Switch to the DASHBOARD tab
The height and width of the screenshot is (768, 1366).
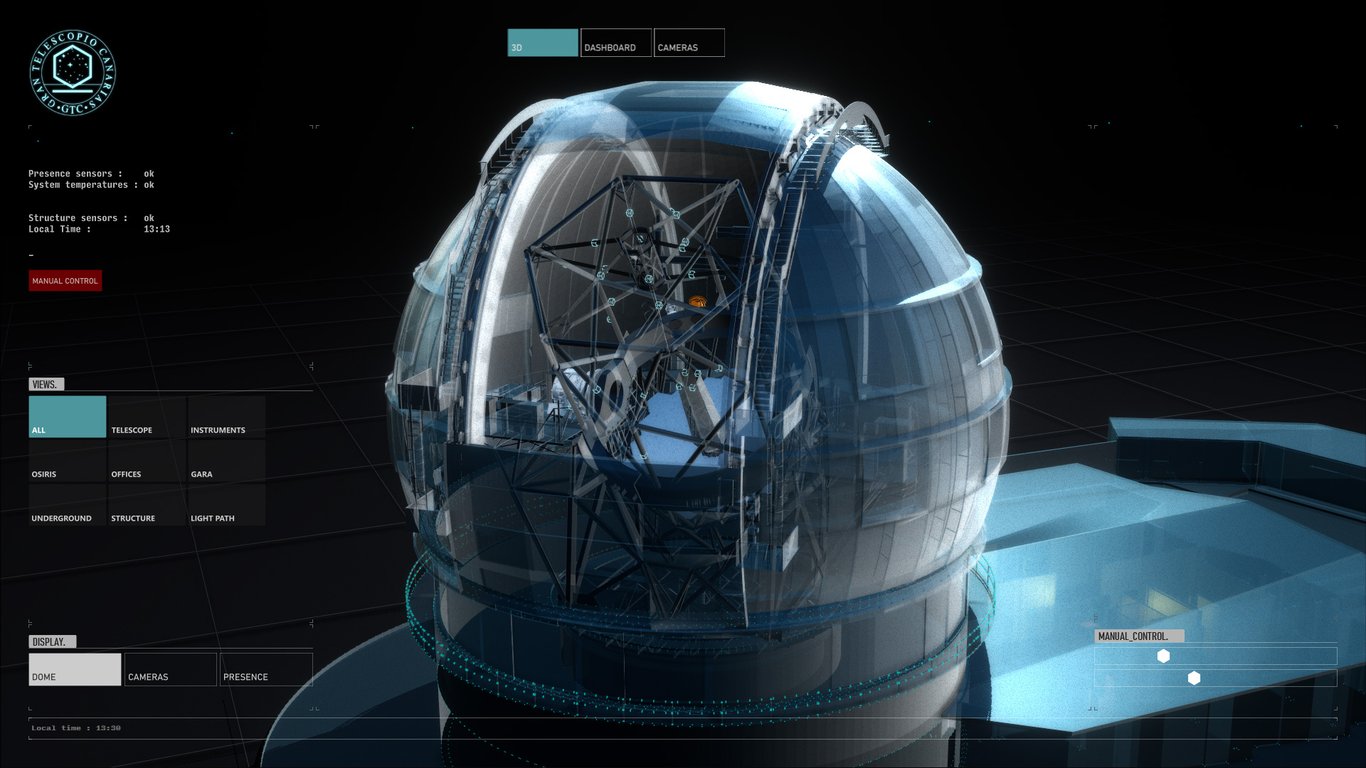coord(614,46)
